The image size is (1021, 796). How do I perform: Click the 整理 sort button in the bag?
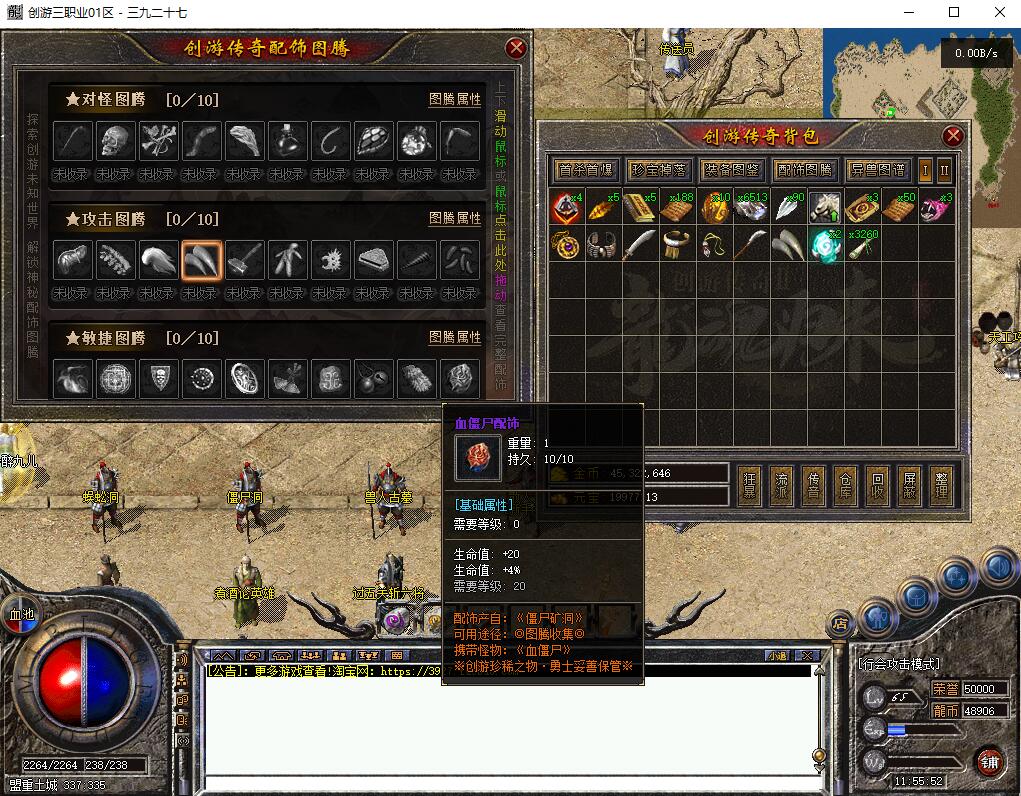tap(941, 484)
